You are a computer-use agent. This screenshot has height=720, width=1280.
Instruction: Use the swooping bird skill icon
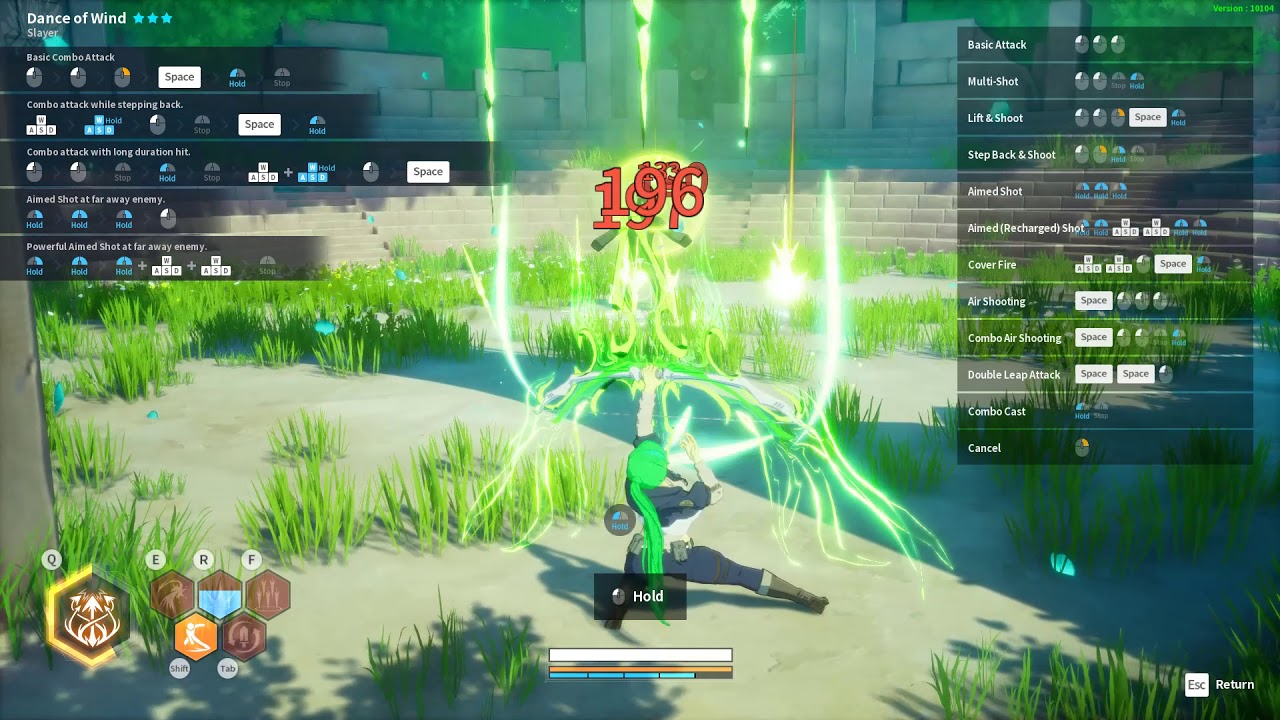172,595
